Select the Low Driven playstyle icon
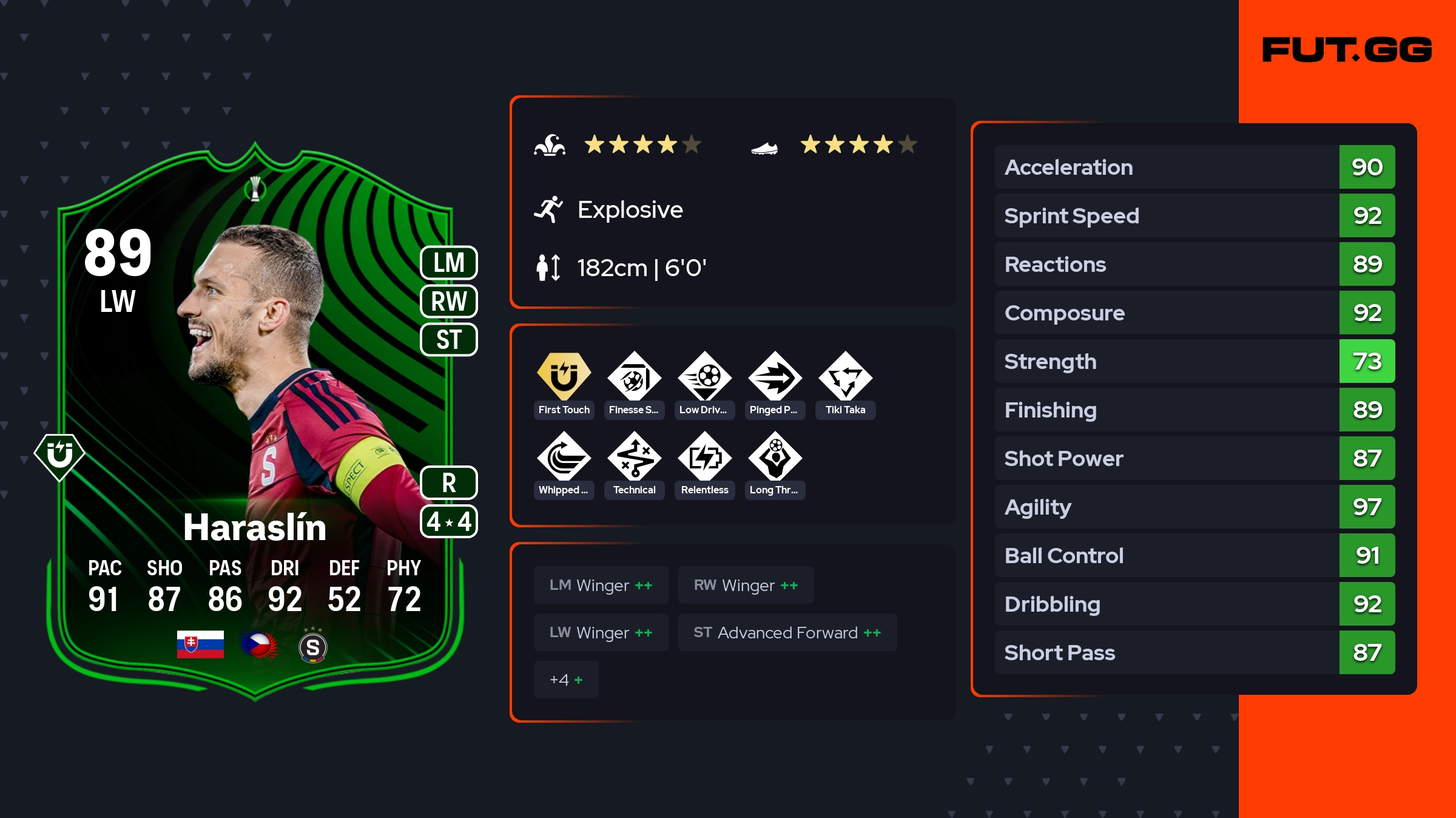The width and height of the screenshot is (1456, 818). click(x=704, y=377)
